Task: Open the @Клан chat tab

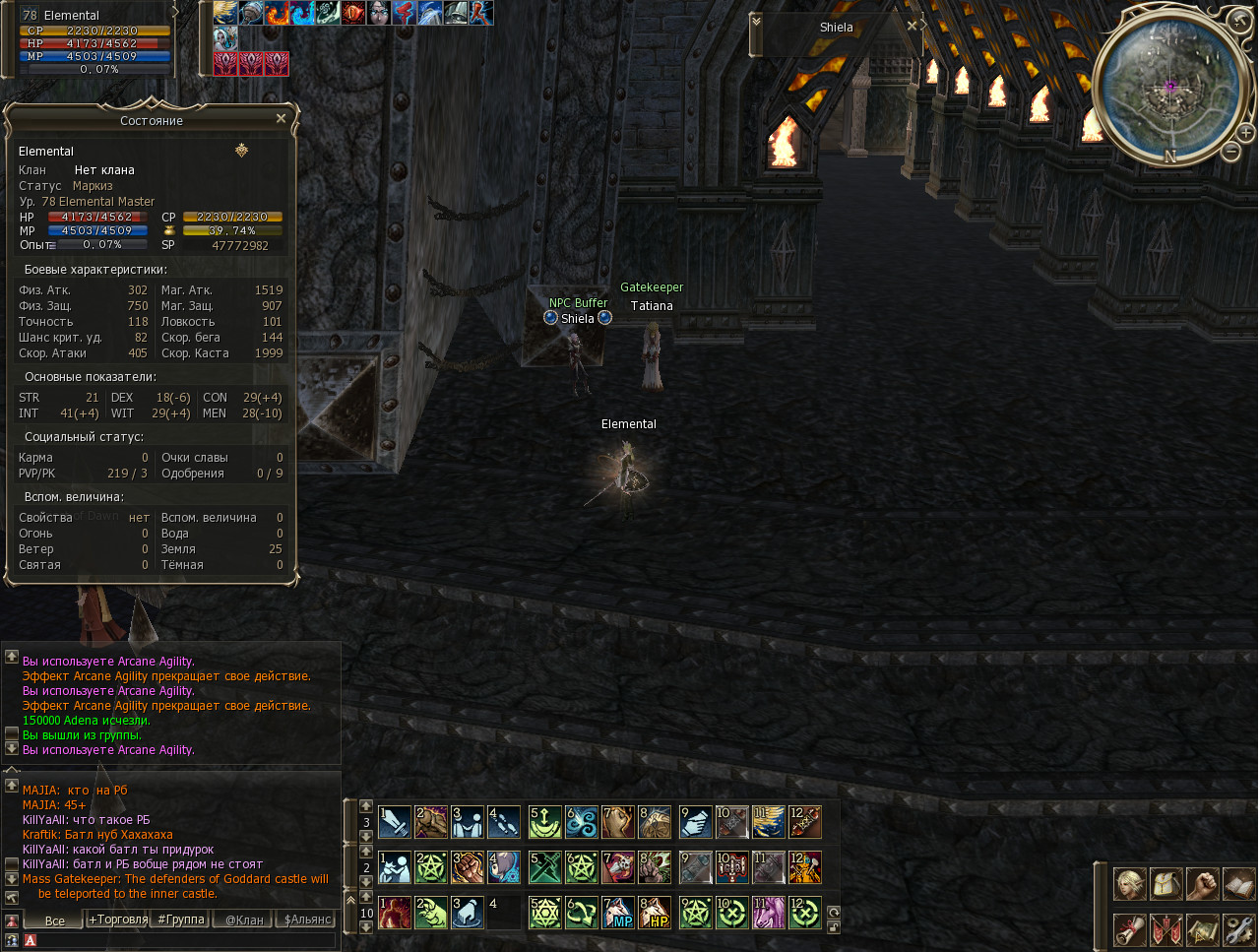Action: pyautogui.click(x=244, y=920)
